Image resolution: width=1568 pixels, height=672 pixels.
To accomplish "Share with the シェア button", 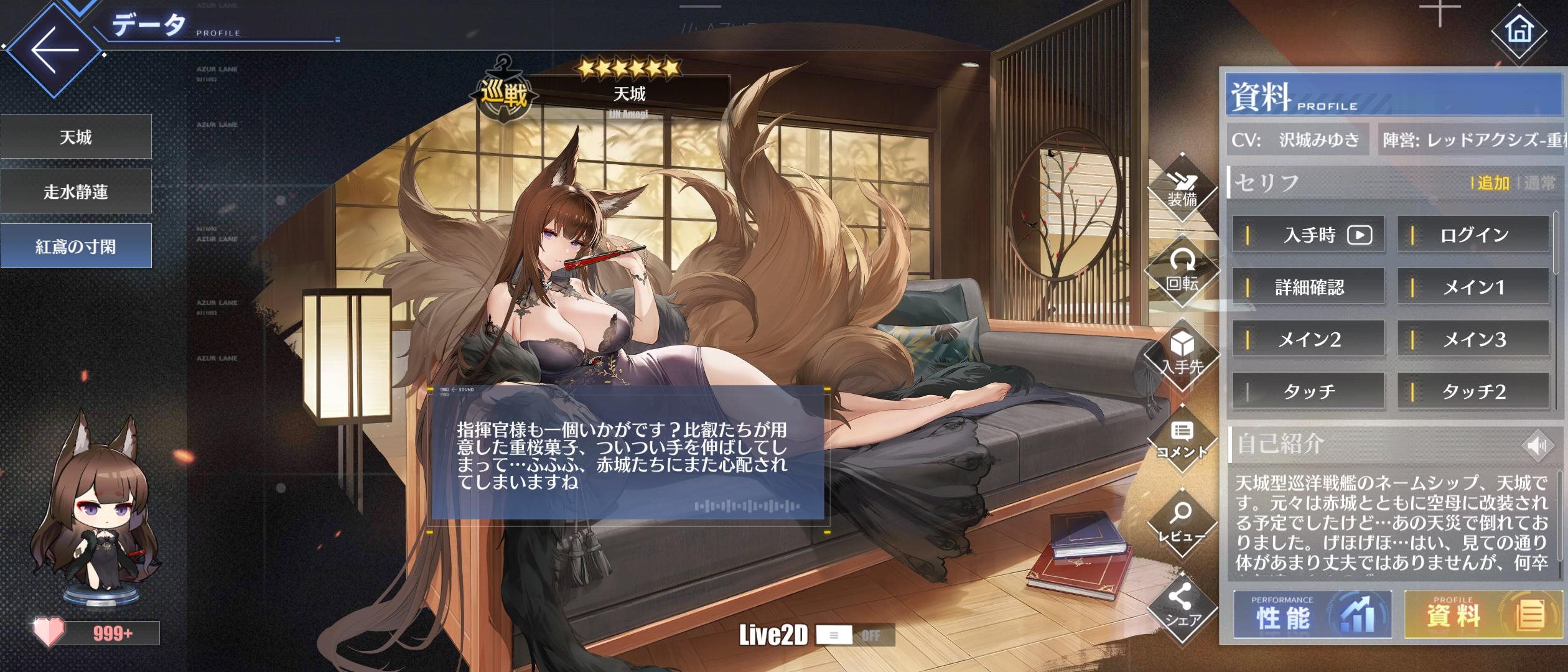I will click(x=1182, y=607).
